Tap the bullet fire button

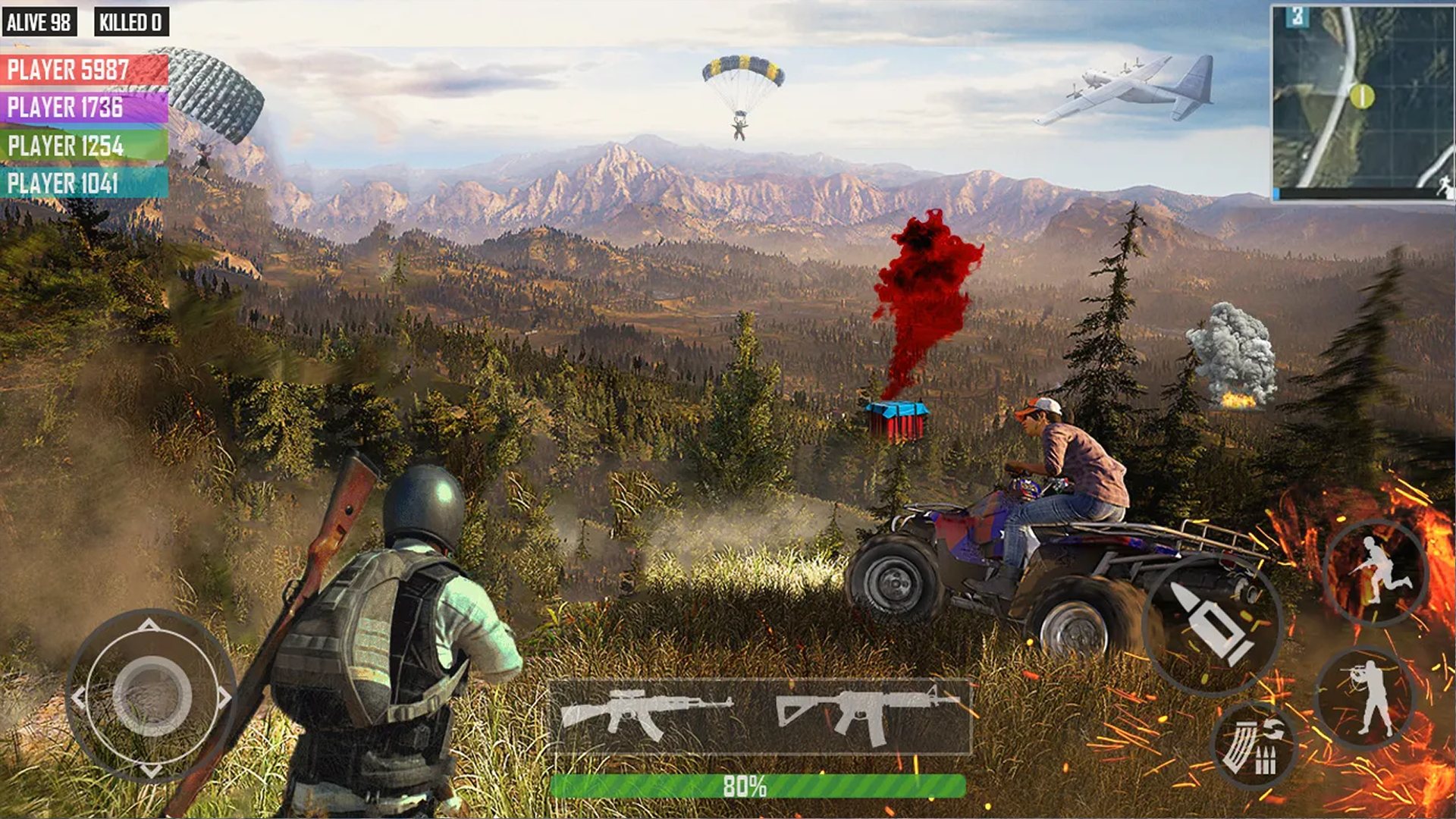pos(1212,624)
